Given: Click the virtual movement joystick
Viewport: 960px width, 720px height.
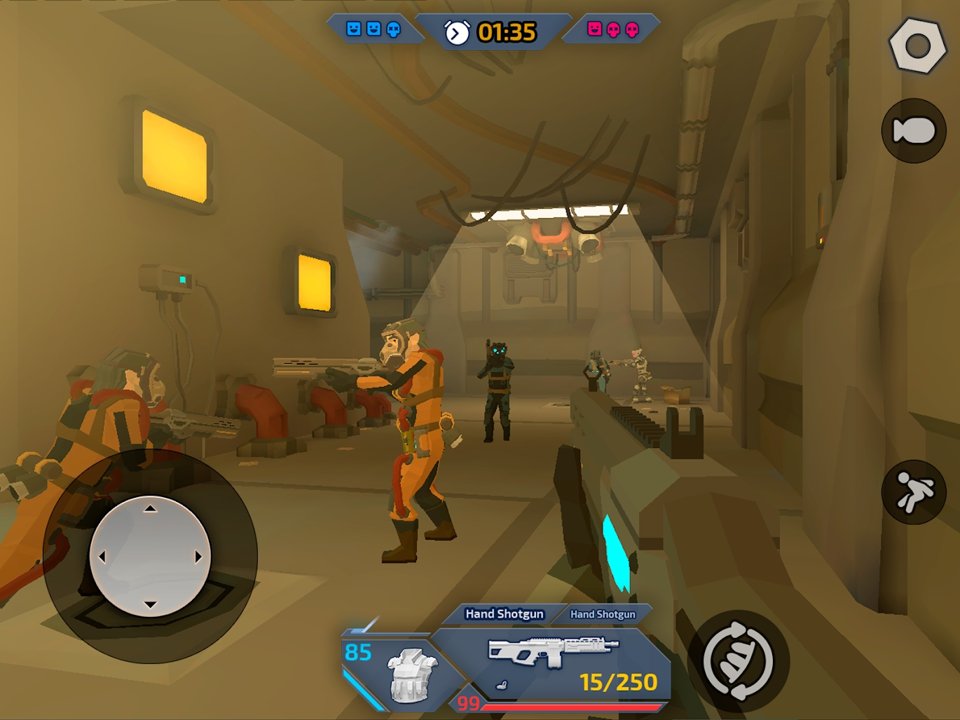Looking at the screenshot, I should (x=149, y=556).
